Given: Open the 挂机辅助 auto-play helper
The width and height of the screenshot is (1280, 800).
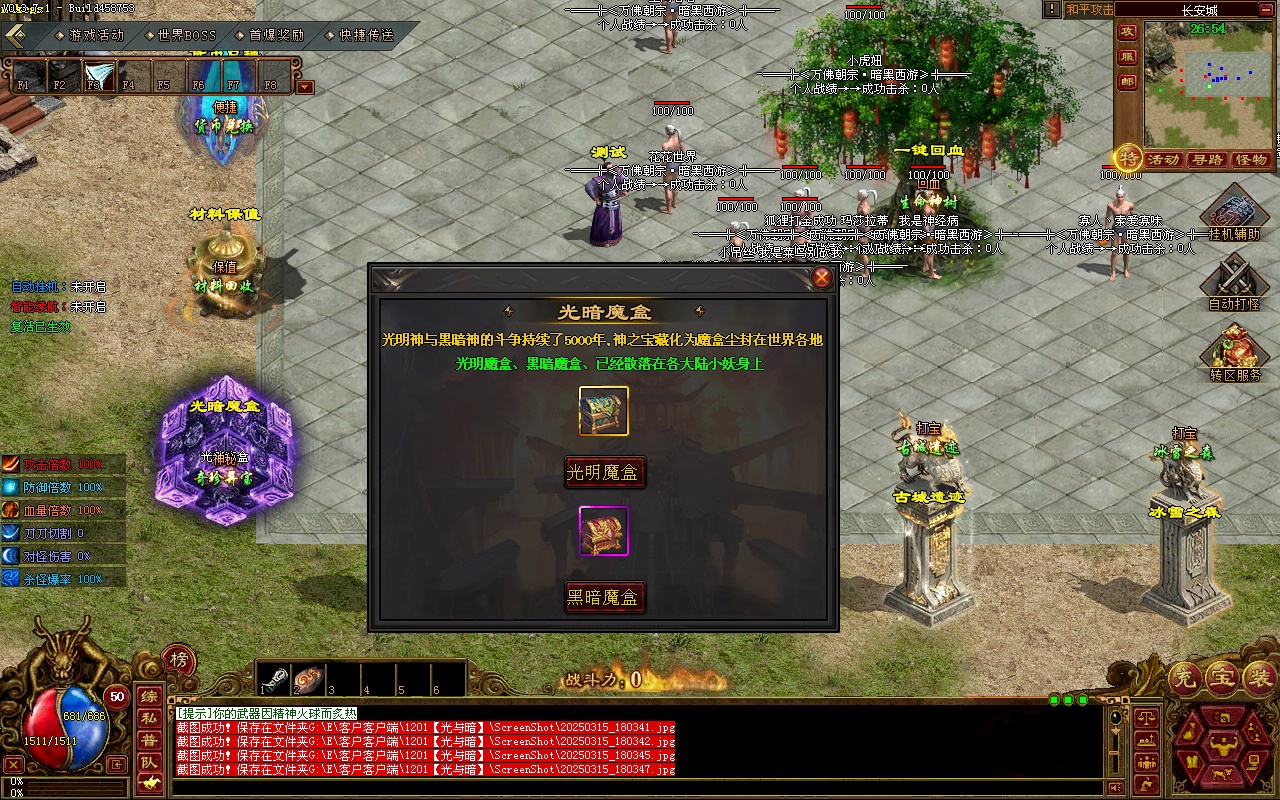Looking at the screenshot, I should (x=1234, y=216).
